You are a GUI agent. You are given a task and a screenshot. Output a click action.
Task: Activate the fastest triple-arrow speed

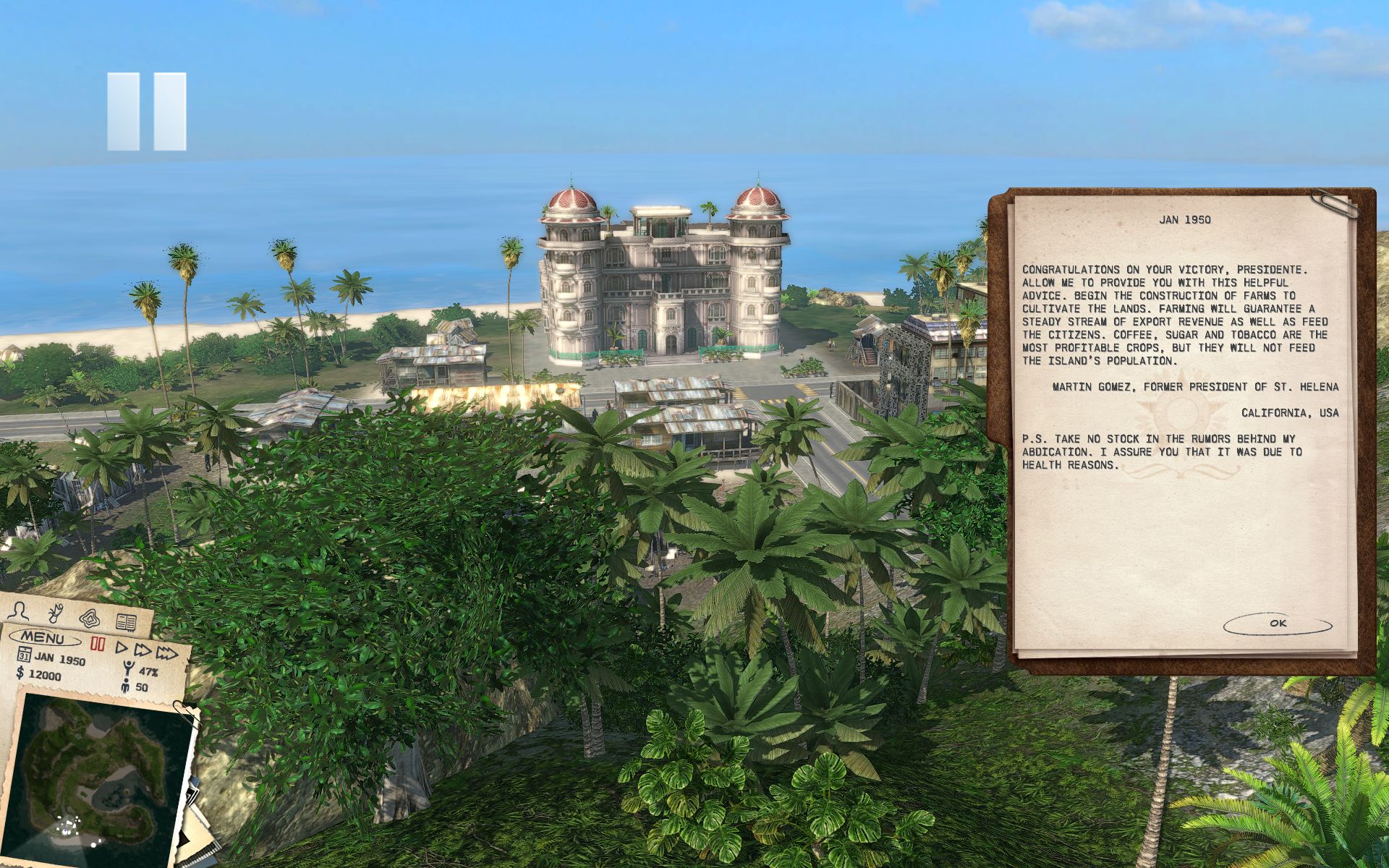(167, 654)
